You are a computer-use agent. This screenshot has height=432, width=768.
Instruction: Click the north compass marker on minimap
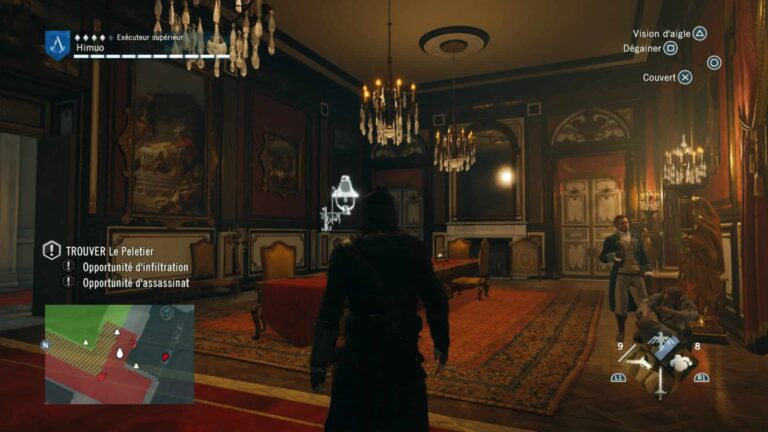pyautogui.click(x=45, y=345)
